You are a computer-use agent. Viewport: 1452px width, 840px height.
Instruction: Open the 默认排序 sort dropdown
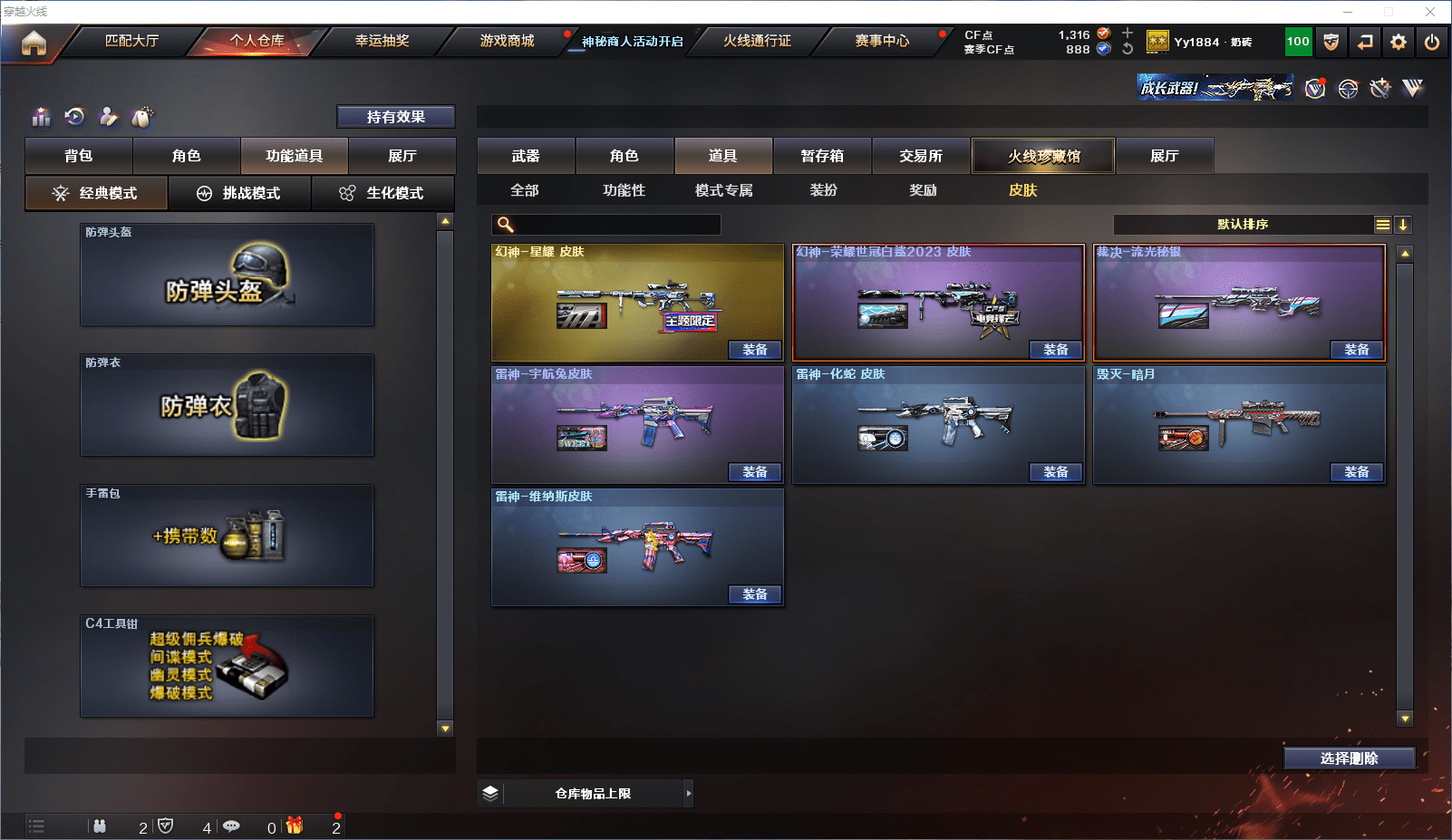tap(1243, 225)
